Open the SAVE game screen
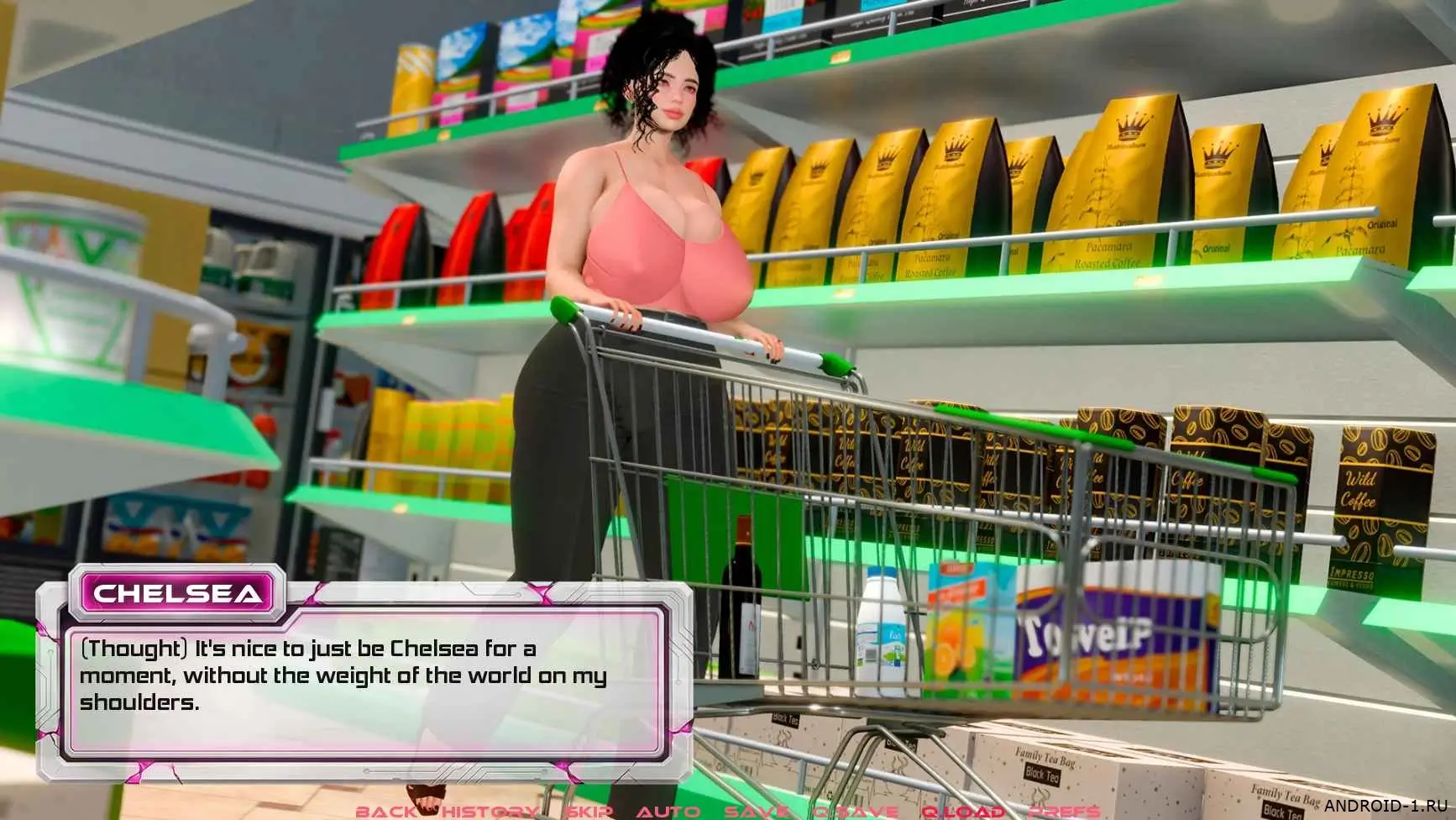Image resolution: width=1456 pixels, height=820 pixels. pos(756,812)
